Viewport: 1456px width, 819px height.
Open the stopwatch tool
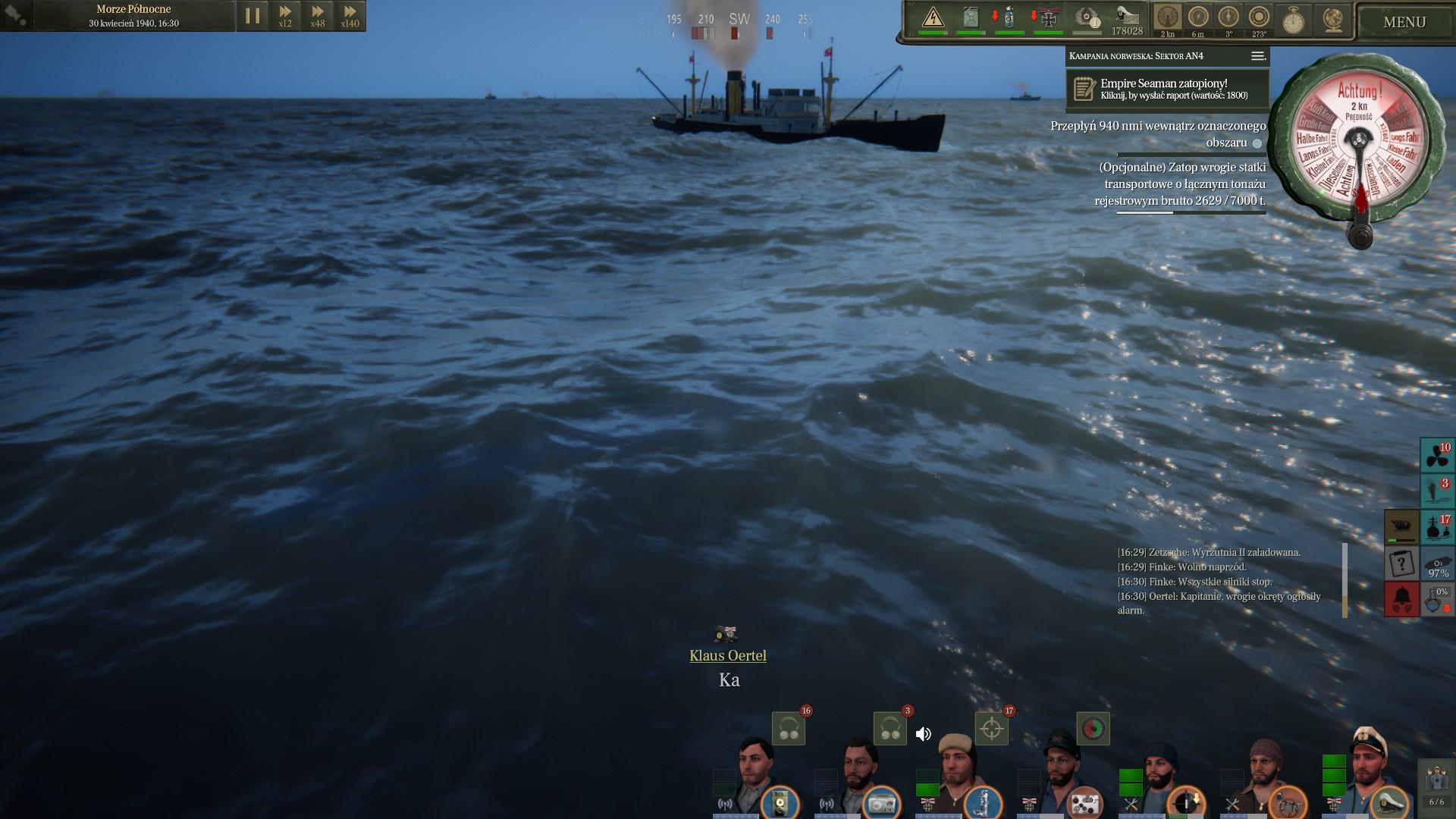pyautogui.click(x=1293, y=20)
